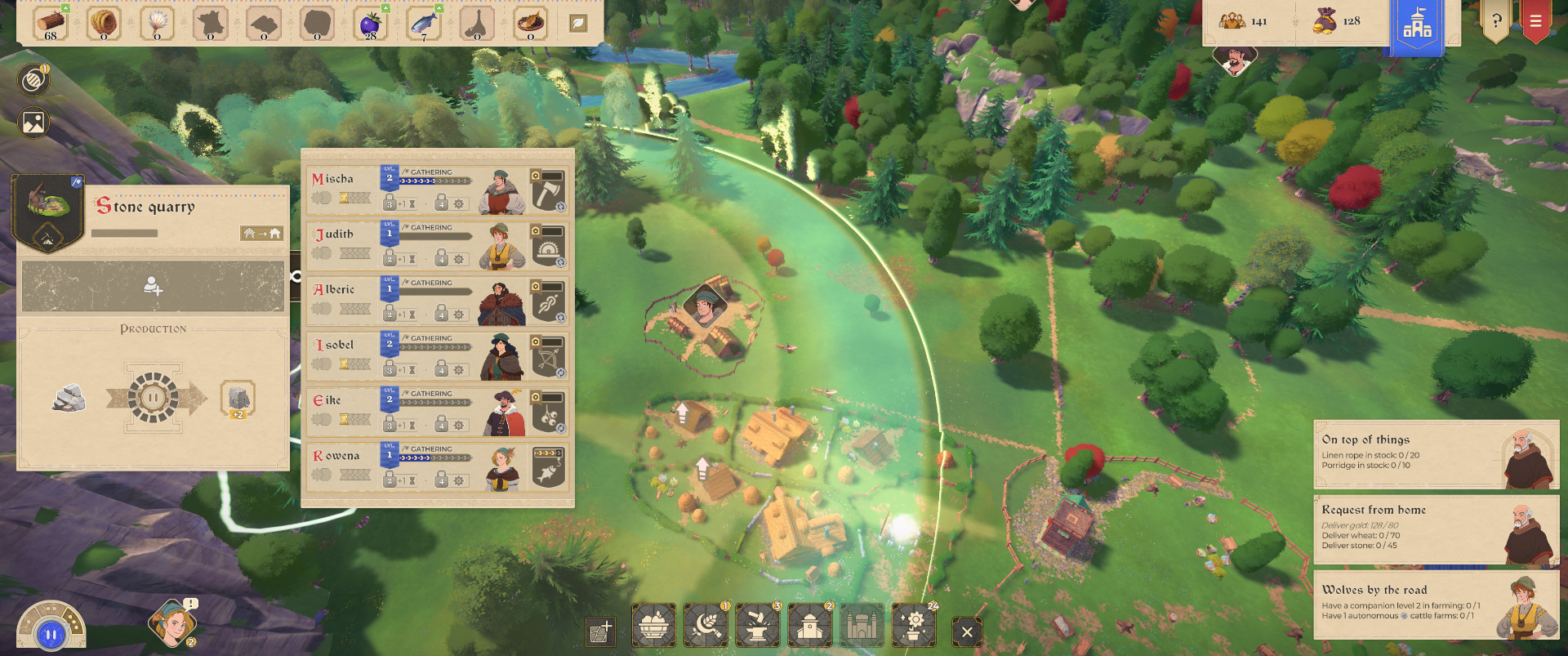The height and width of the screenshot is (656, 1568).
Task: Open the food basket build category
Action: (x=653, y=626)
